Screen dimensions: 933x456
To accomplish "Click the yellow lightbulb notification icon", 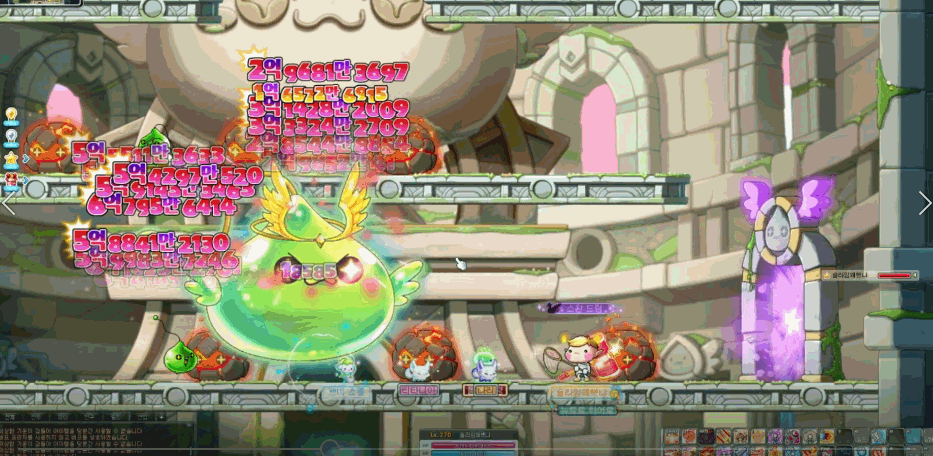I will (12, 115).
